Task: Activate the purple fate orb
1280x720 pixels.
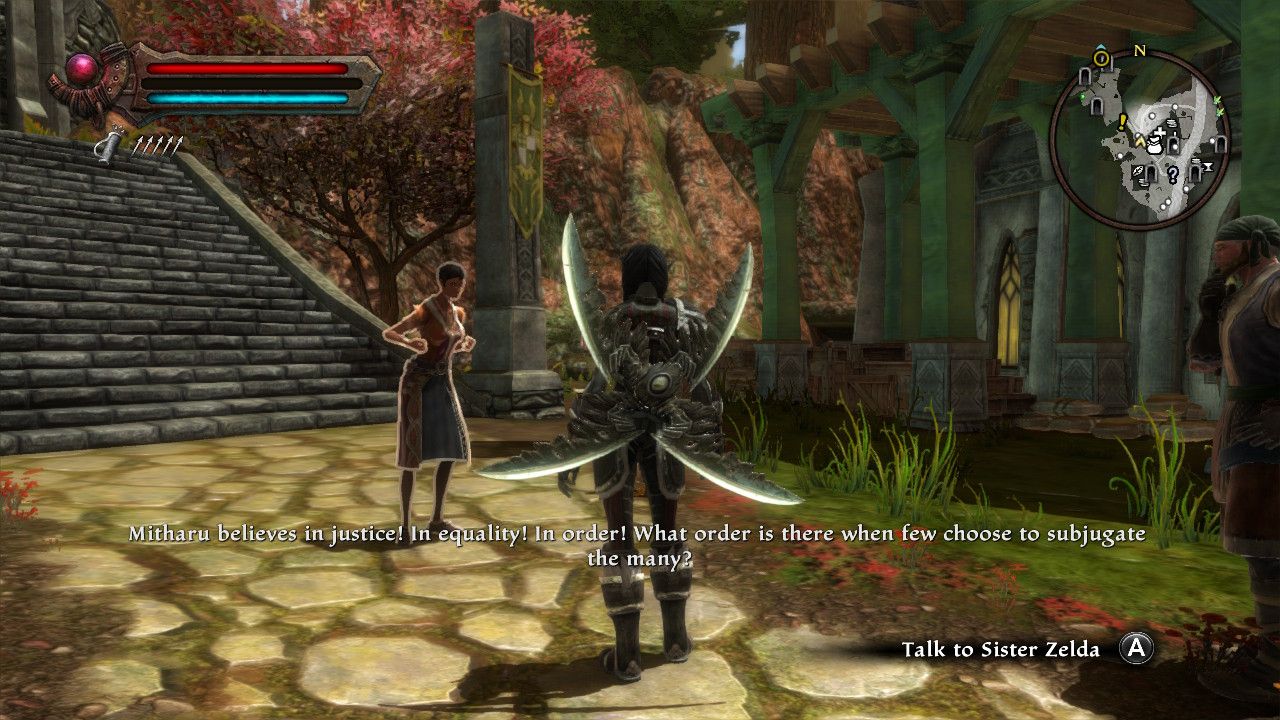Action: click(79, 69)
